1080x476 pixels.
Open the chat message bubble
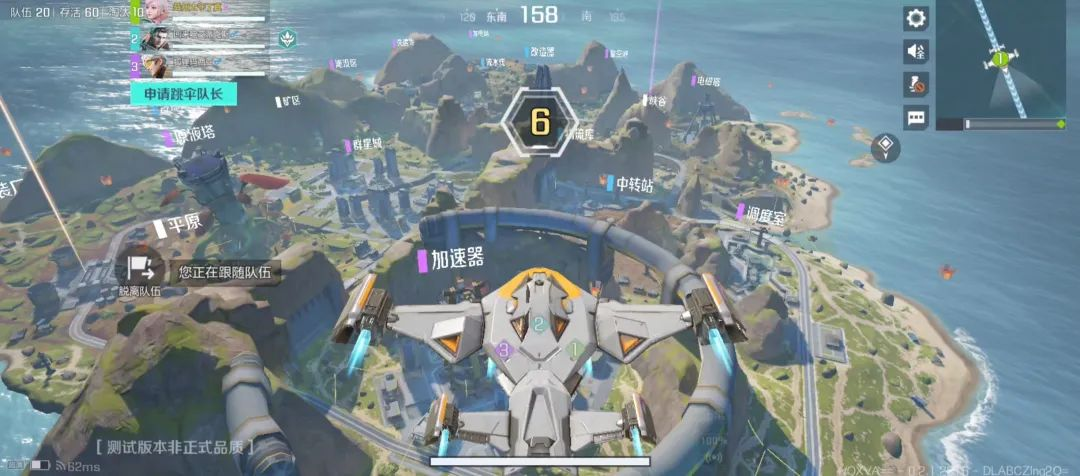pyautogui.click(x=916, y=117)
